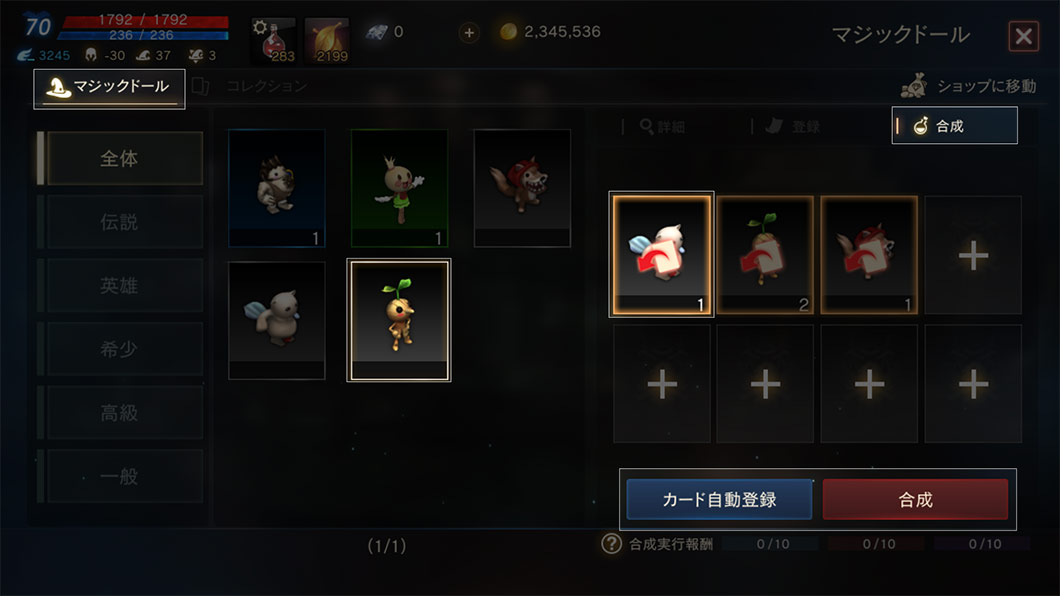Open the synthesis reward help icon
Viewport: 1060px width, 596px height.
coord(612,544)
